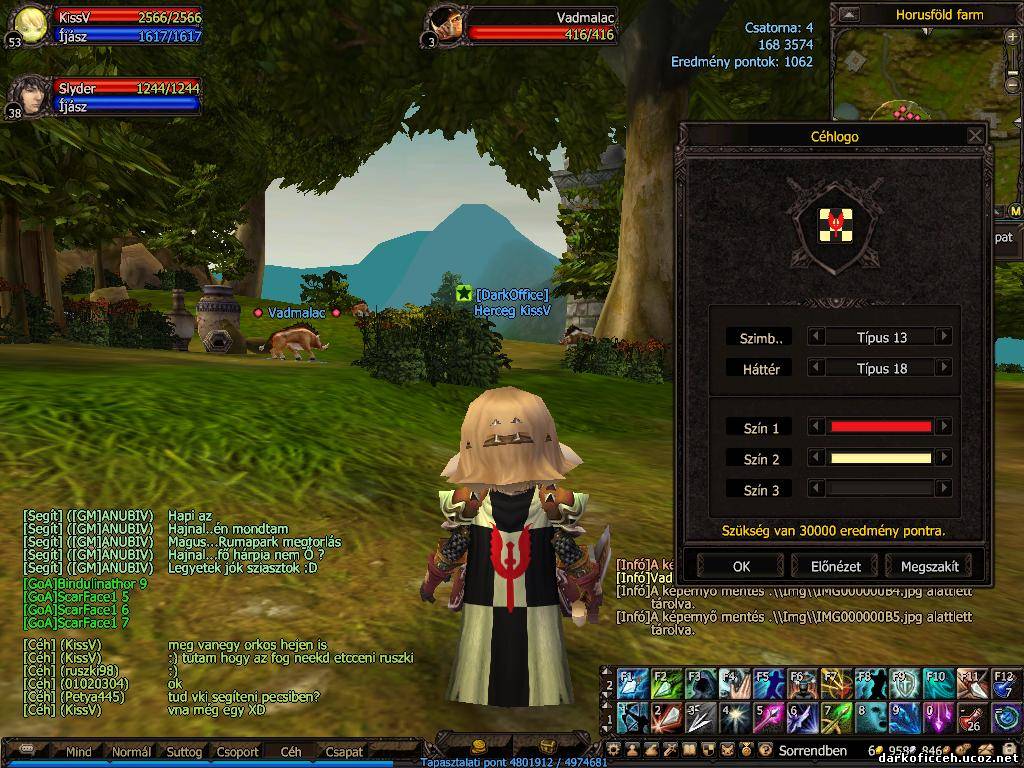This screenshot has width=1024, height=768.
Task: Show the Mind chat tab
Action: (x=78, y=752)
